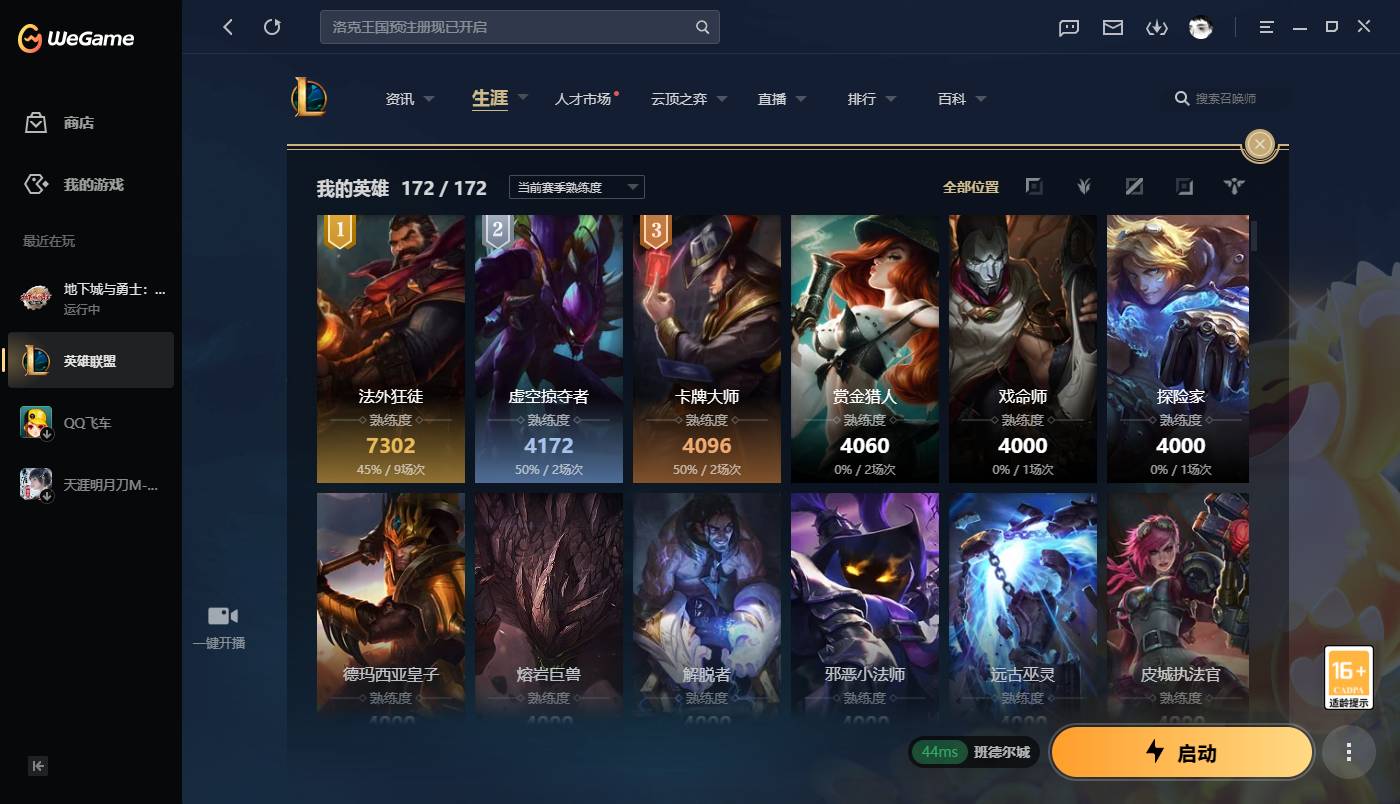The width and height of the screenshot is (1400, 804).
Task: Select the mid lane position filter
Action: click(1134, 186)
